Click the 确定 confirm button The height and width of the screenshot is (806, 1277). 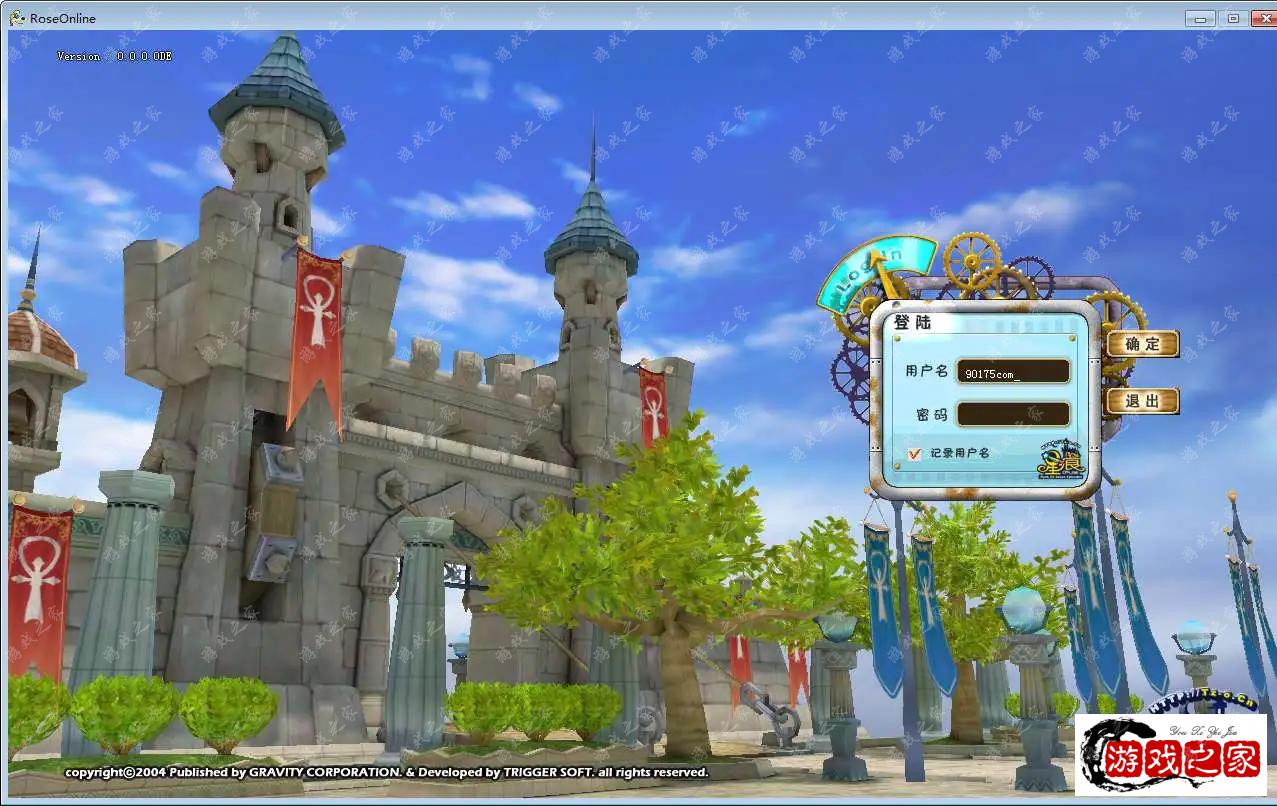(1142, 344)
